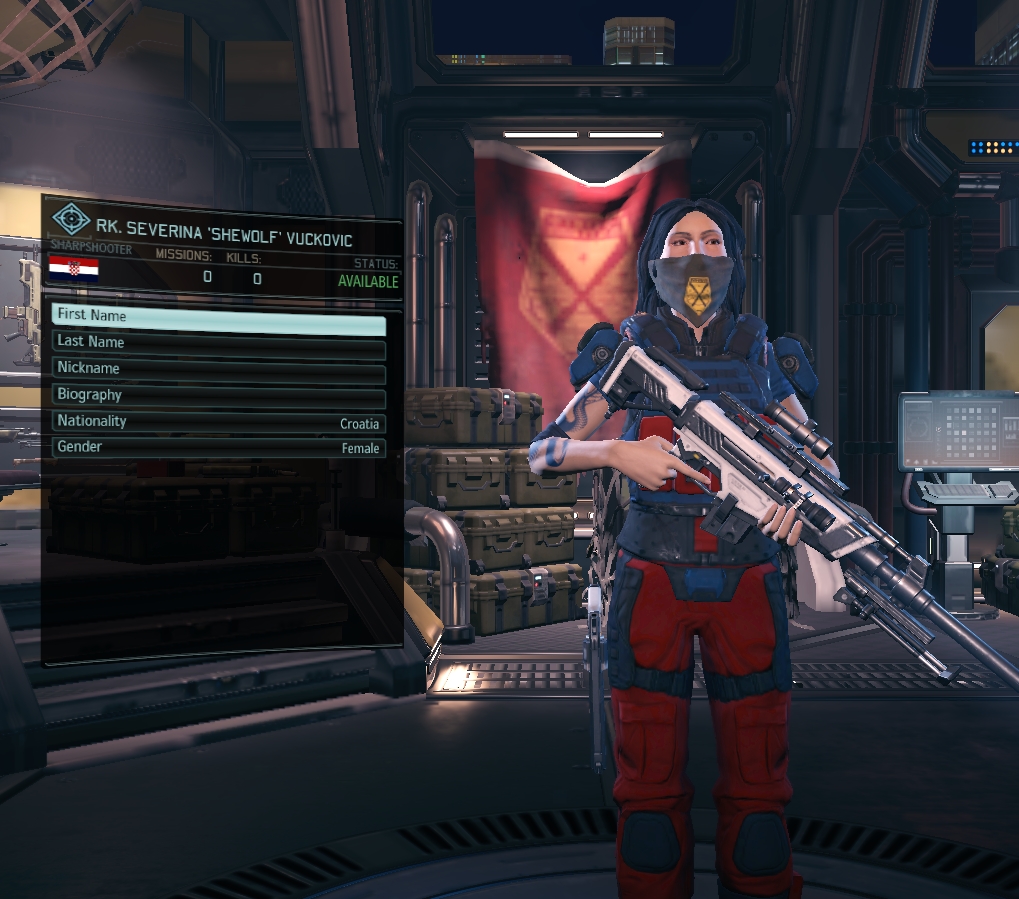Open the Biography editor
The width and height of the screenshot is (1019, 899).
[x=218, y=395]
